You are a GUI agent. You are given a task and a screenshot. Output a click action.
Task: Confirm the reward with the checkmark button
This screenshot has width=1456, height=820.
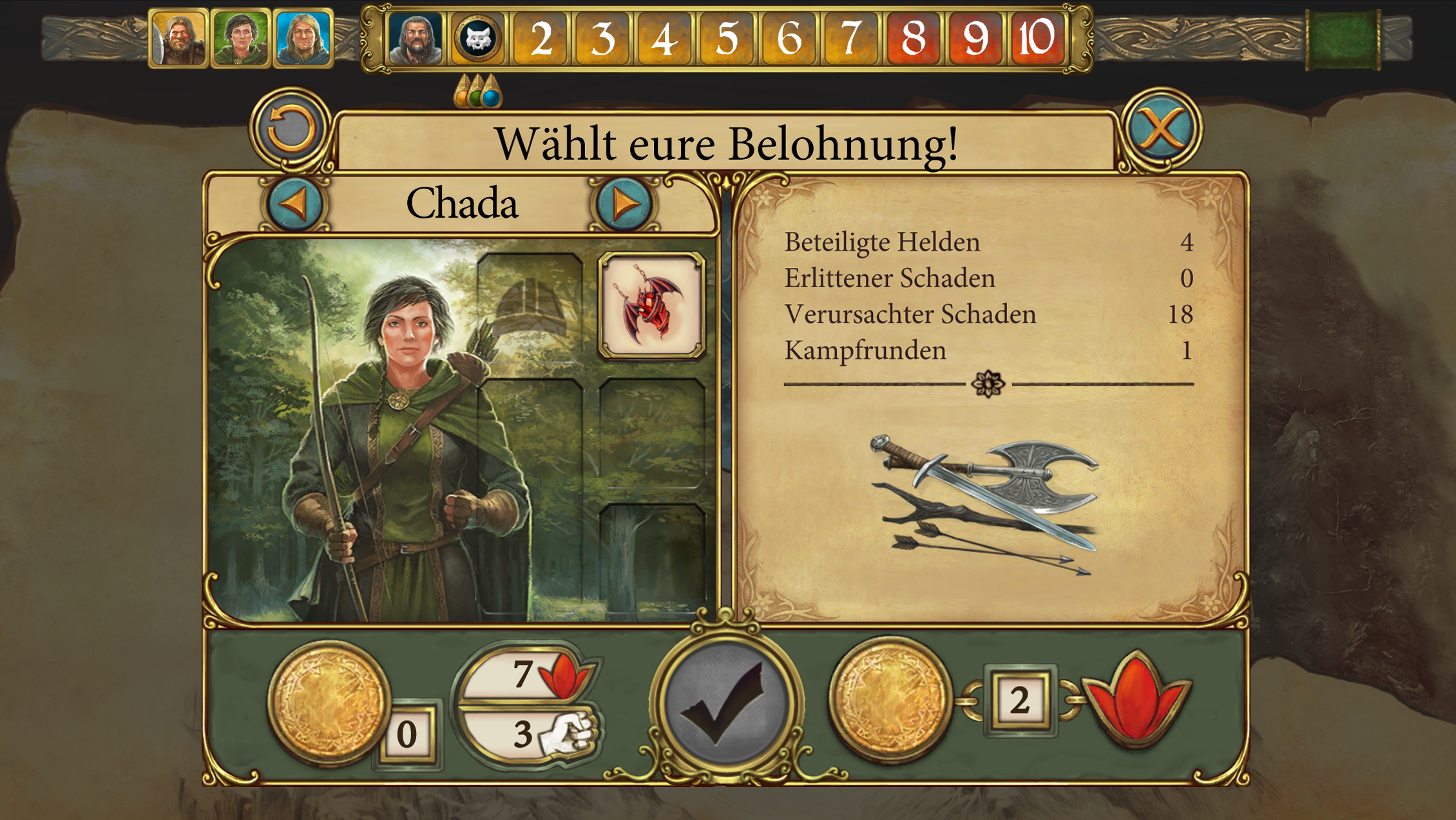point(726,705)
